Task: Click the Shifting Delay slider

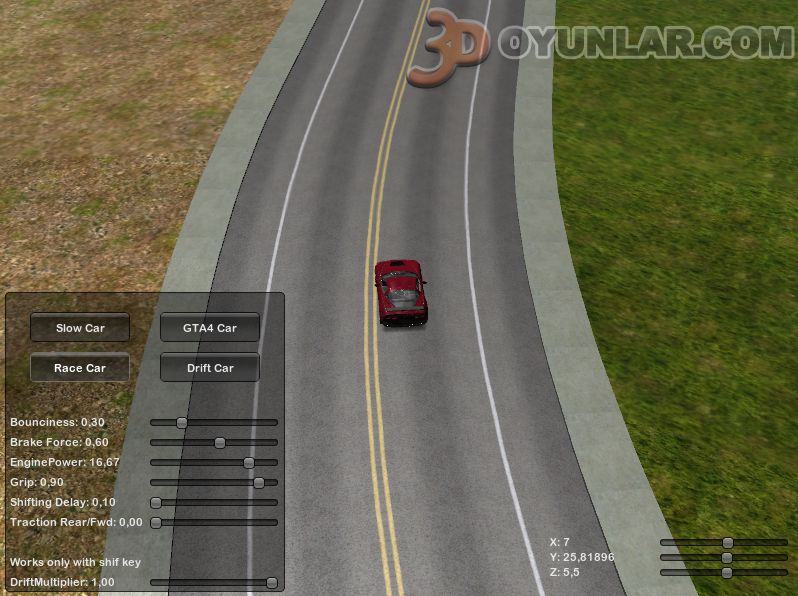Action: pyautogui.click(x=156, y=502)
